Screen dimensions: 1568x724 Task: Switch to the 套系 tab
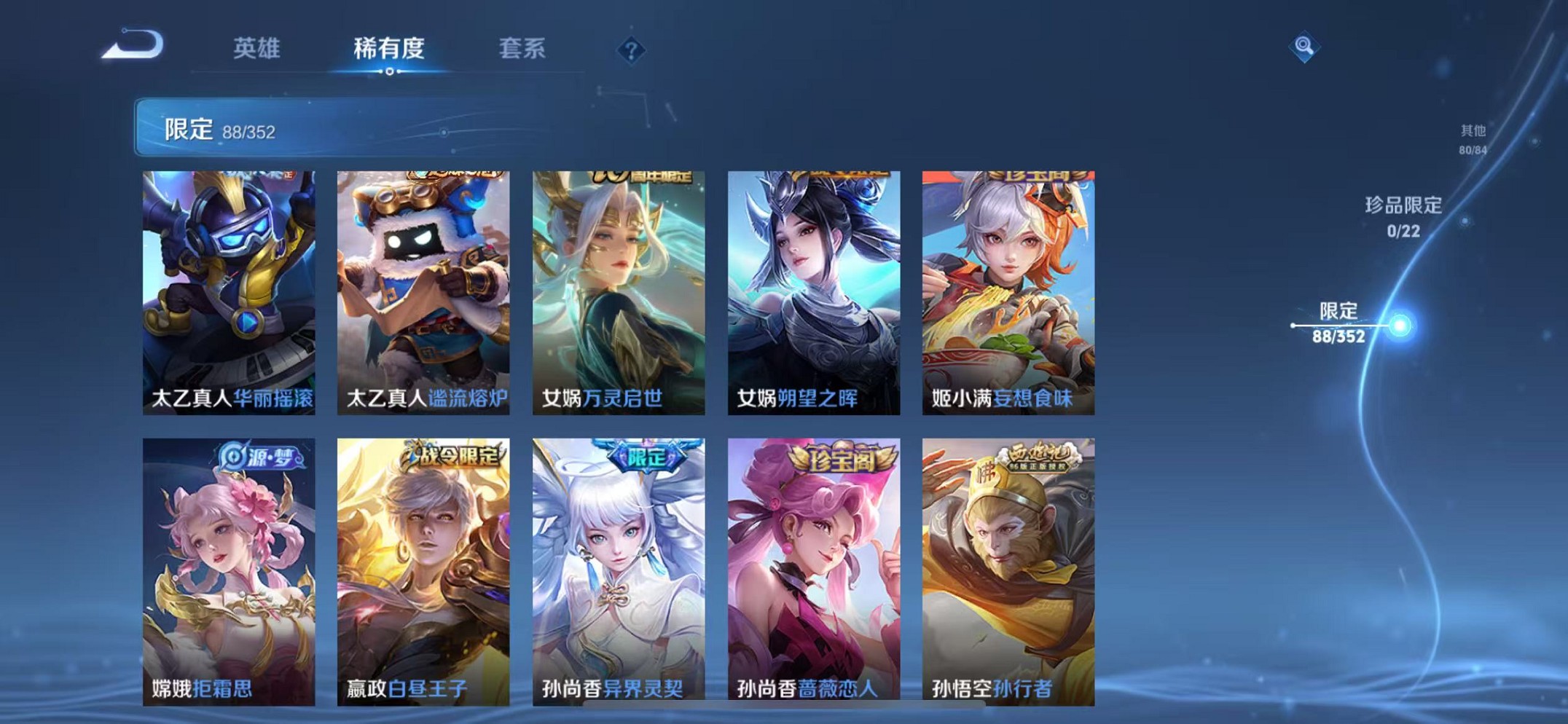coord(522,50)
